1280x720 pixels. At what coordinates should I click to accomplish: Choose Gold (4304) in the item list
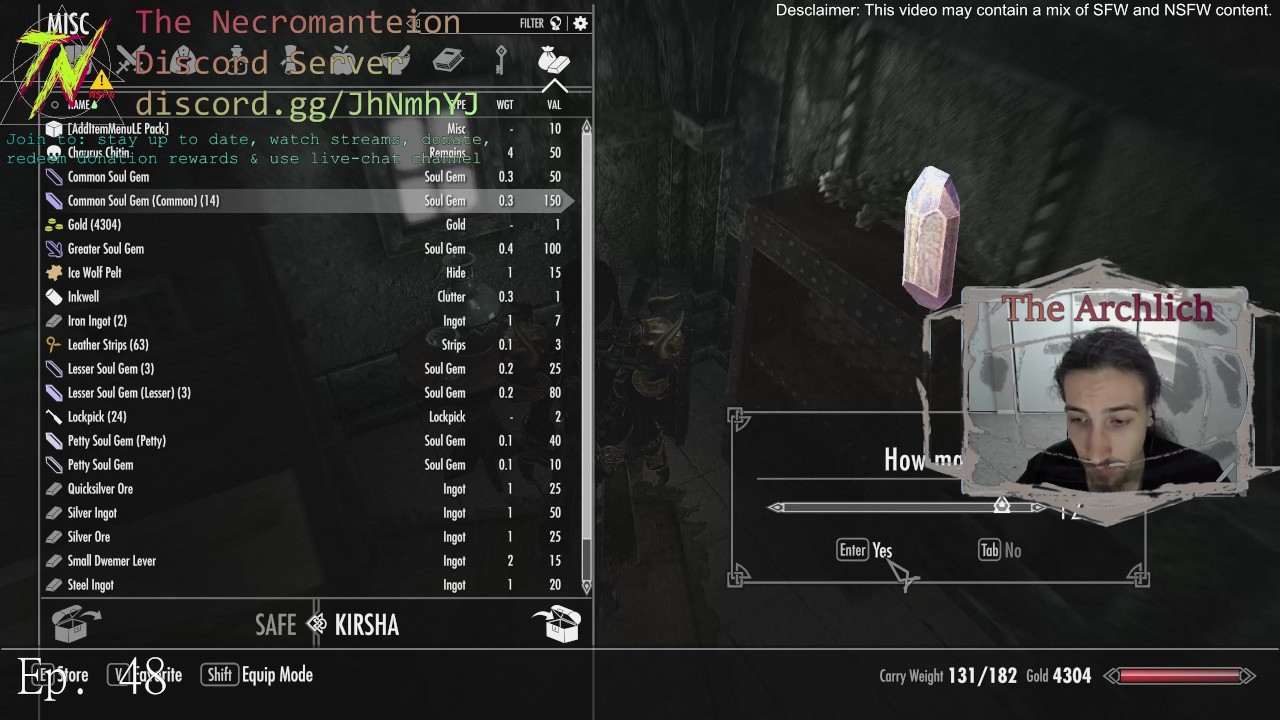coord(94,225)
